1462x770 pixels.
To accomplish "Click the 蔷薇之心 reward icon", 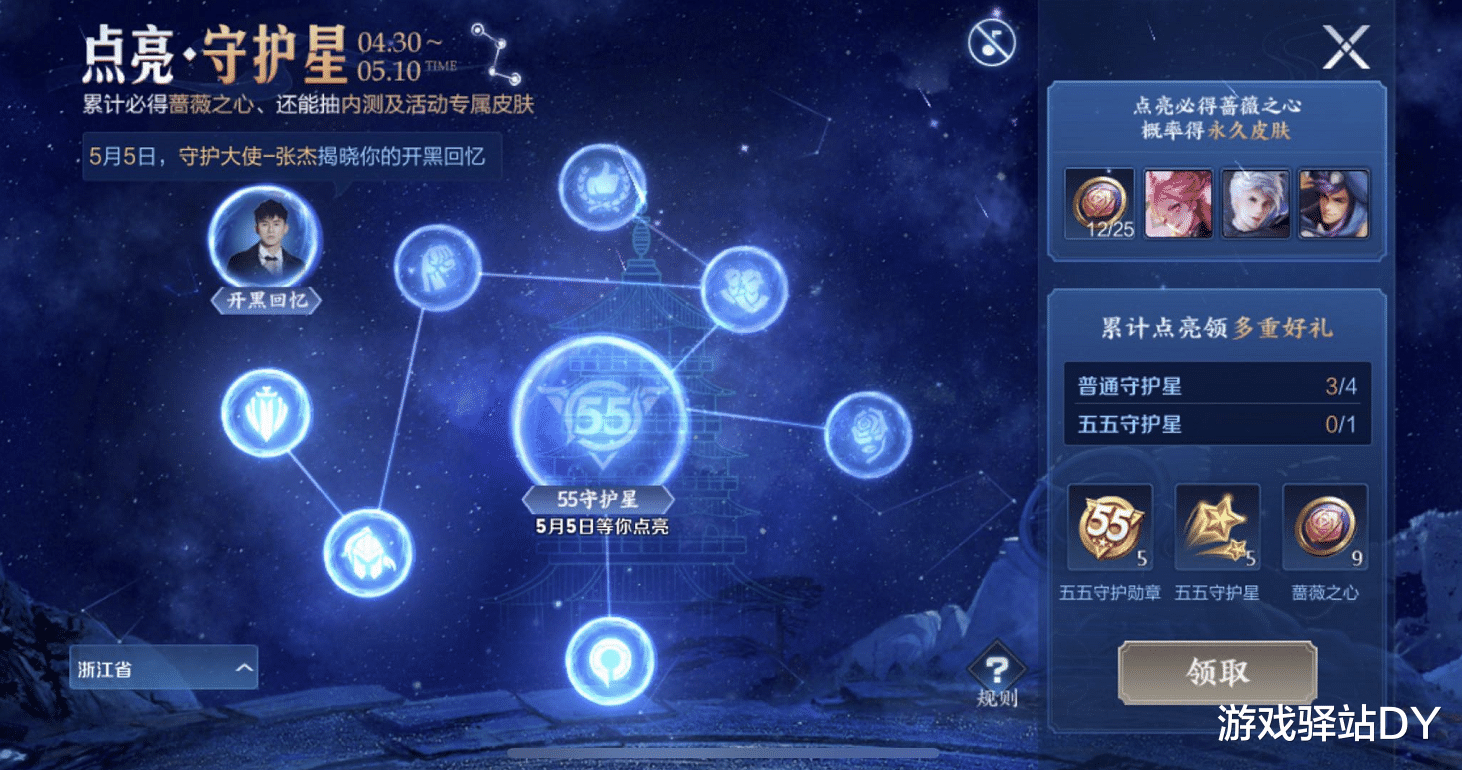I will coord(1324,525).
